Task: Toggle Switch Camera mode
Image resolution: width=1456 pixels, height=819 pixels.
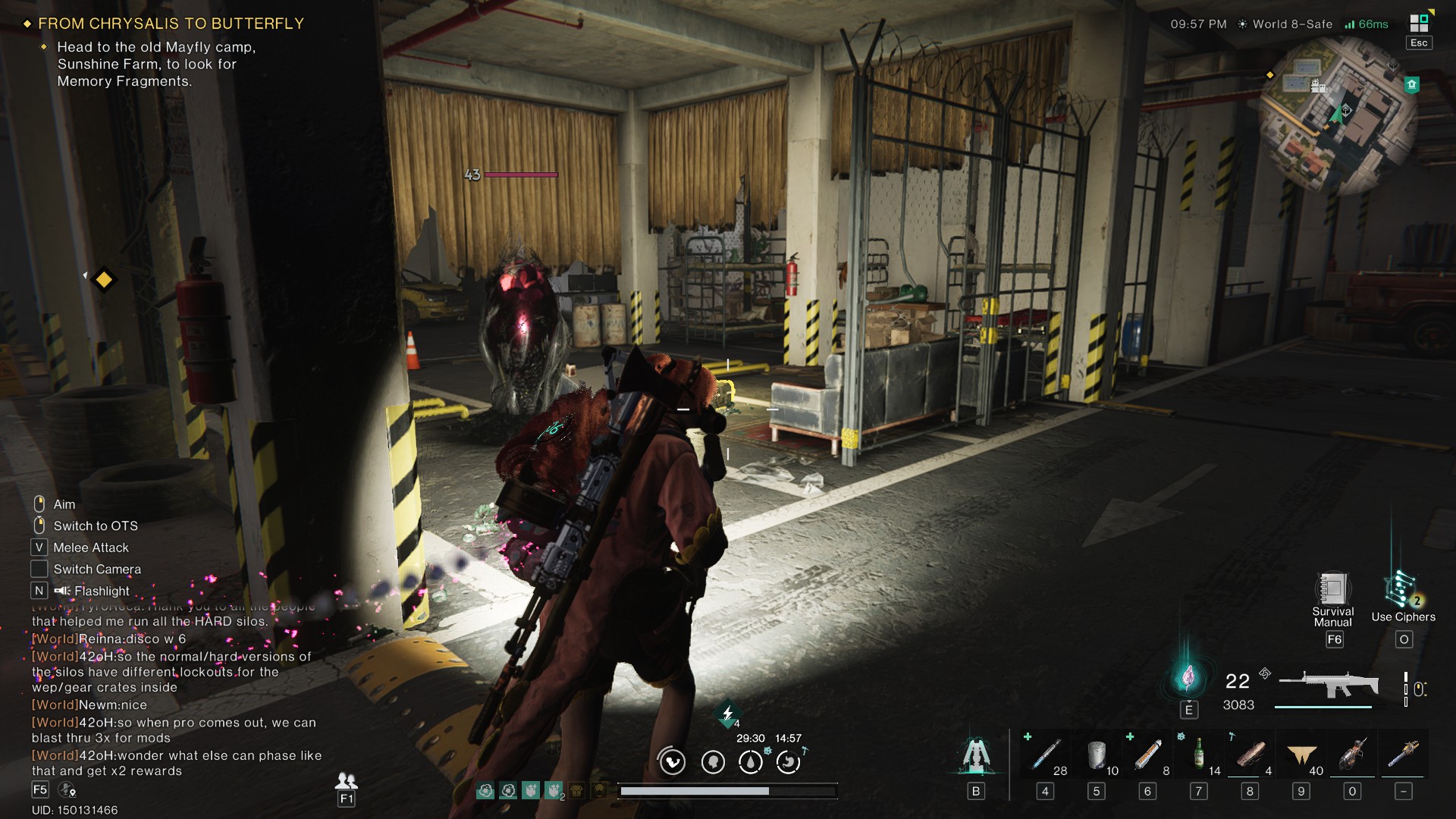Action: [x=96, y=569]
